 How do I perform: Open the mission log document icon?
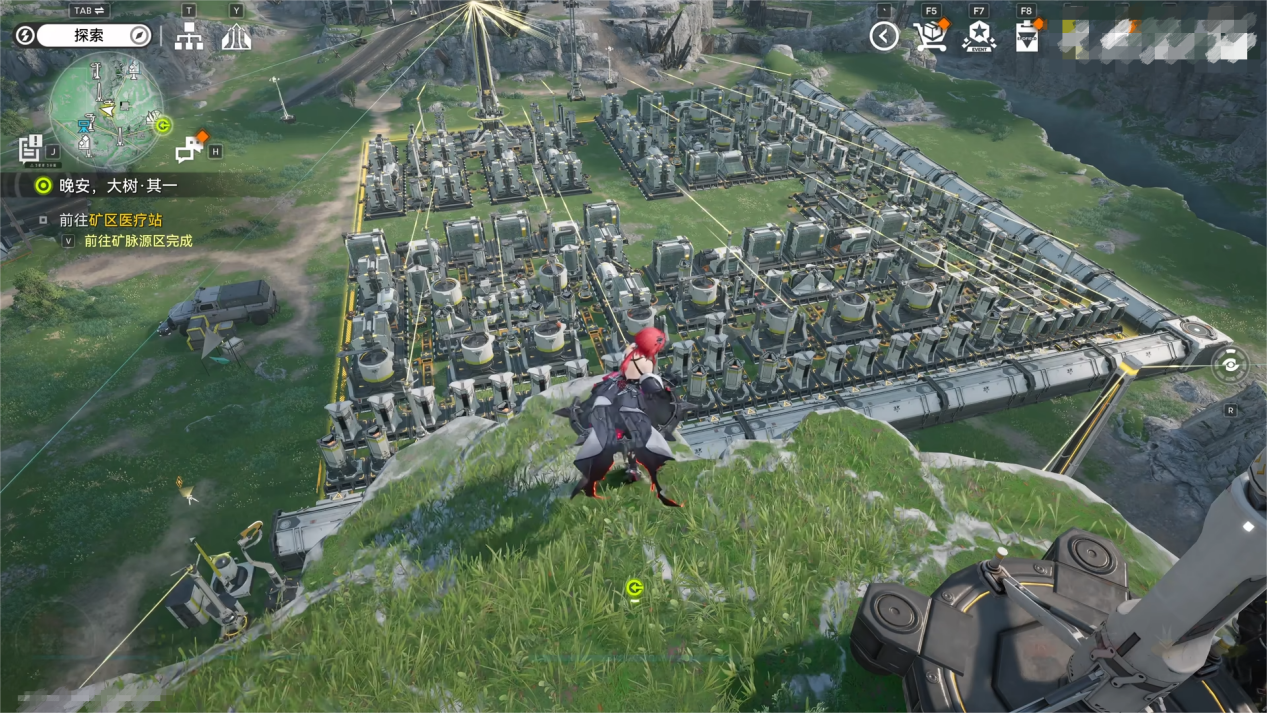click(x=30, y=148)
